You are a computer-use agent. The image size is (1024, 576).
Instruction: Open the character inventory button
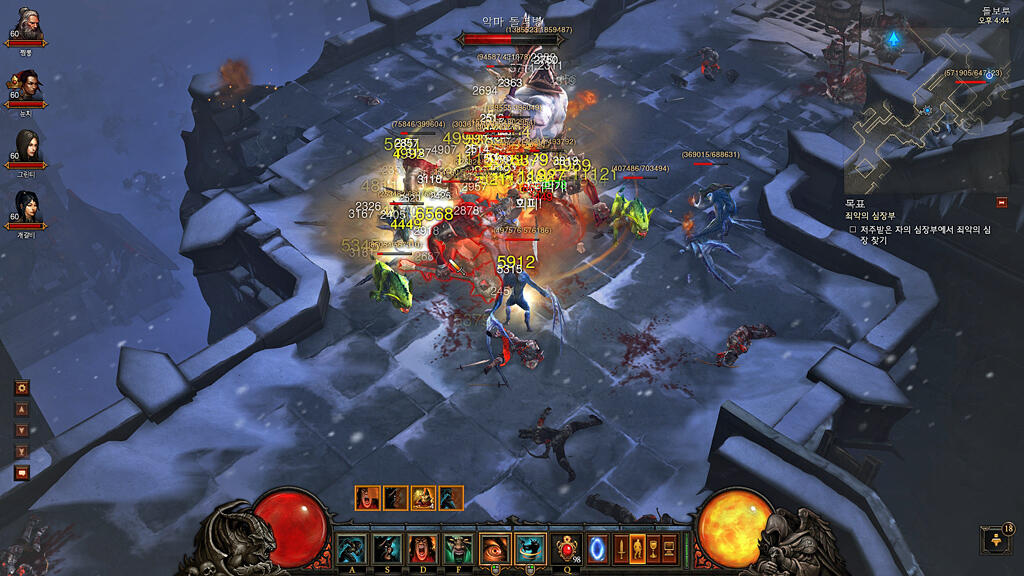click(x=636, y=548)
